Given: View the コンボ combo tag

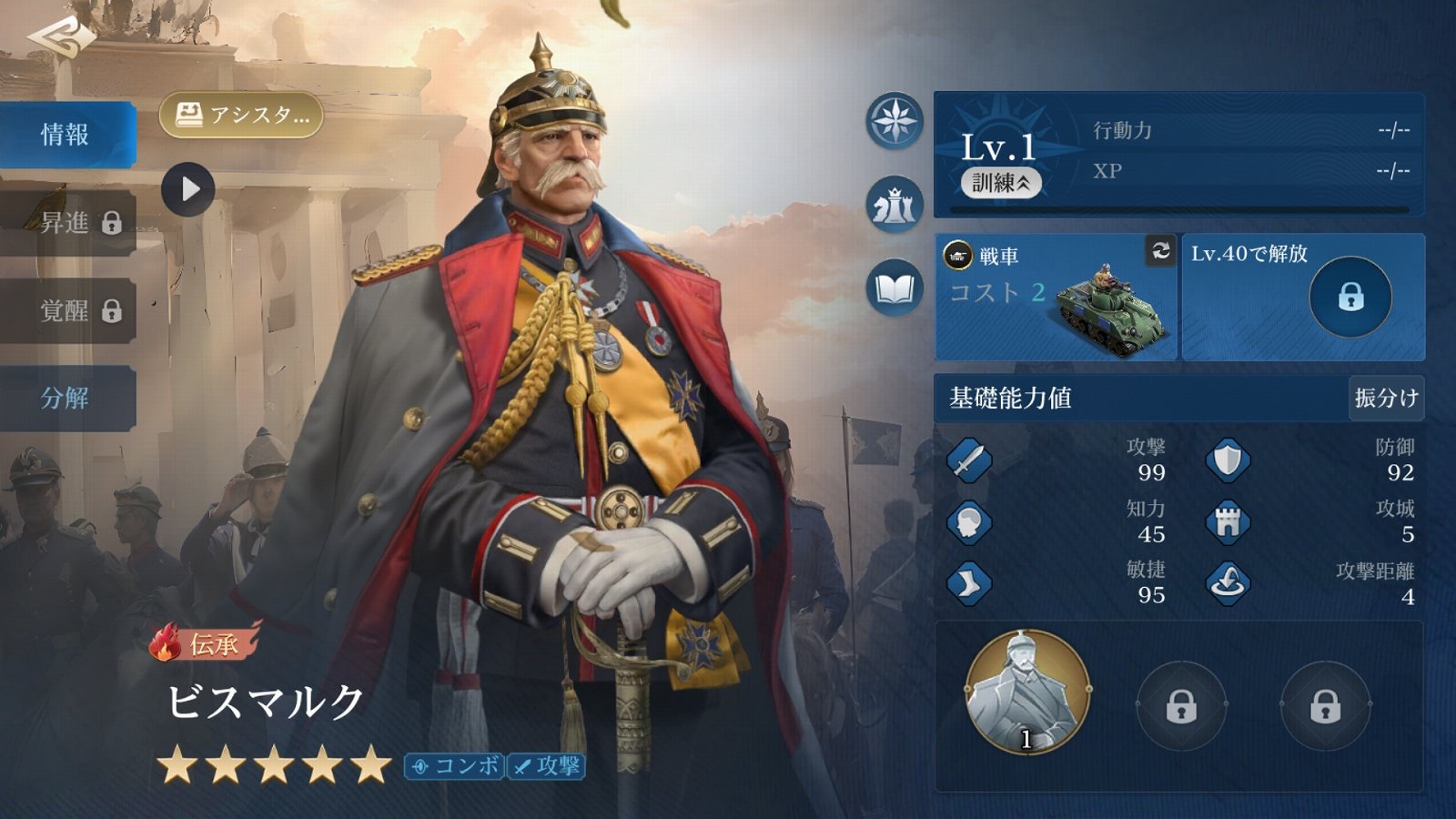Looking at the screenshot, I should 455,766.
